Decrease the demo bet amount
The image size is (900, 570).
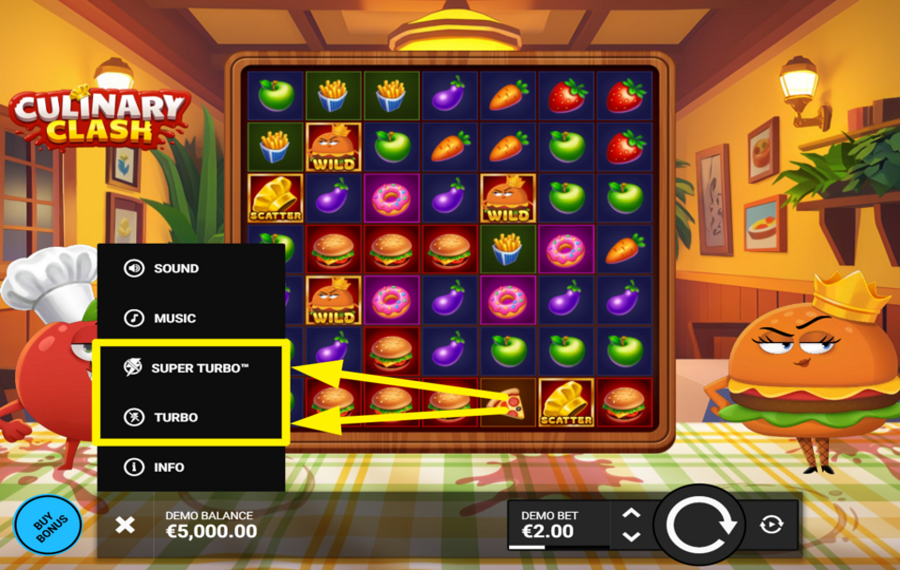[x=631, y=536]
